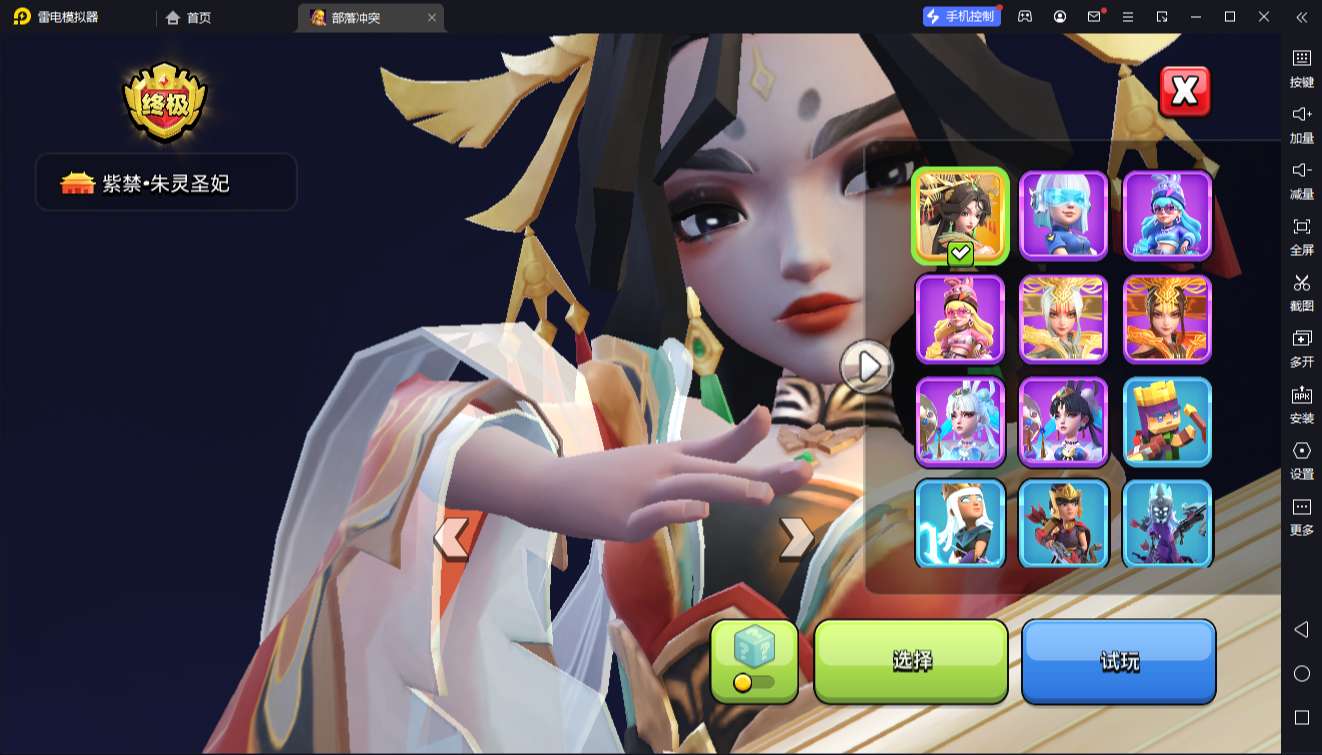Choose the red-armored warrior skin with helmet
1322x755 pixels.
pos(1063,524)
